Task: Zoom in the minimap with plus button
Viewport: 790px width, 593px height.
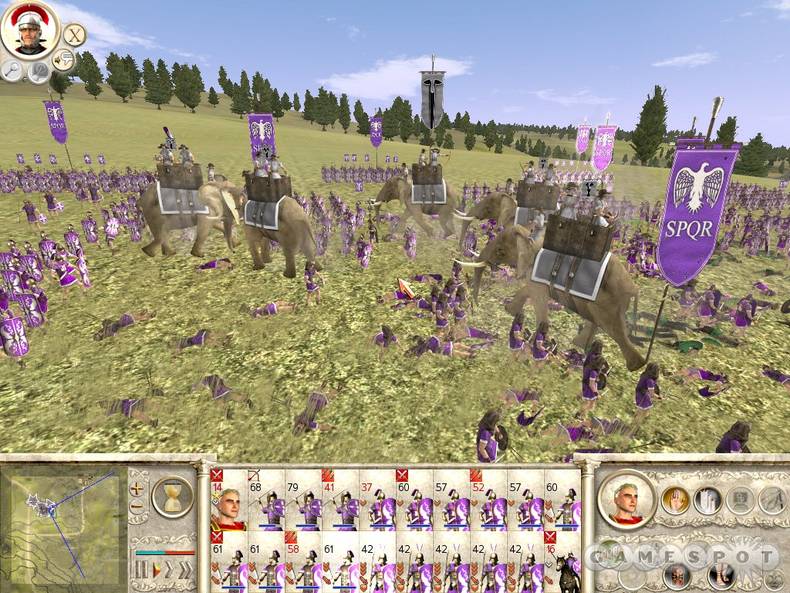Action: click(x=137, y=489)
